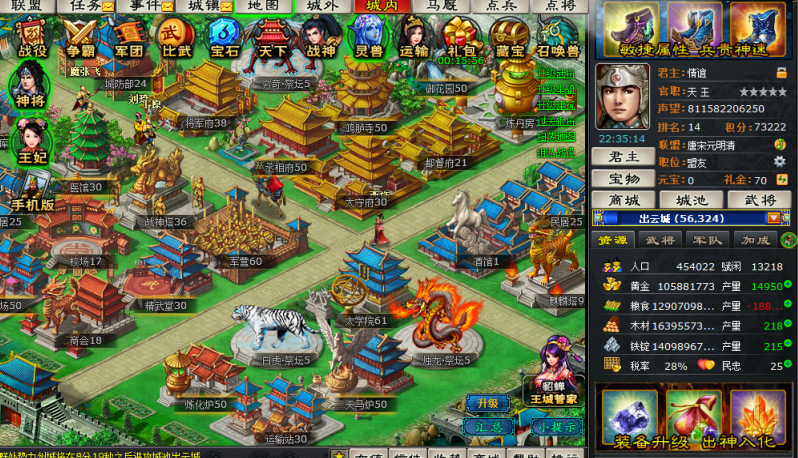Open the 点将 general selection menu
The width and height of the screenshot is (798, 458).
(560, 5)
